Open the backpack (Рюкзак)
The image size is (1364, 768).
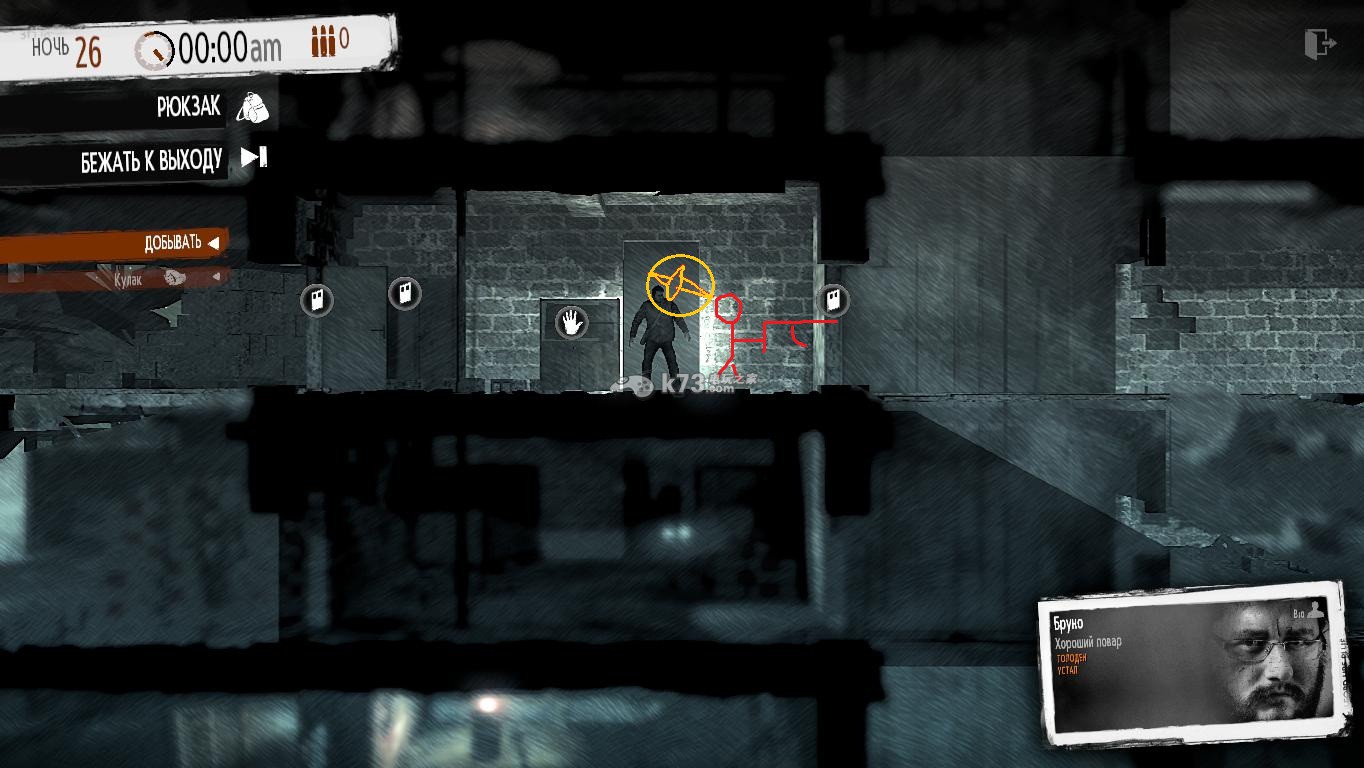pos(251,107)
